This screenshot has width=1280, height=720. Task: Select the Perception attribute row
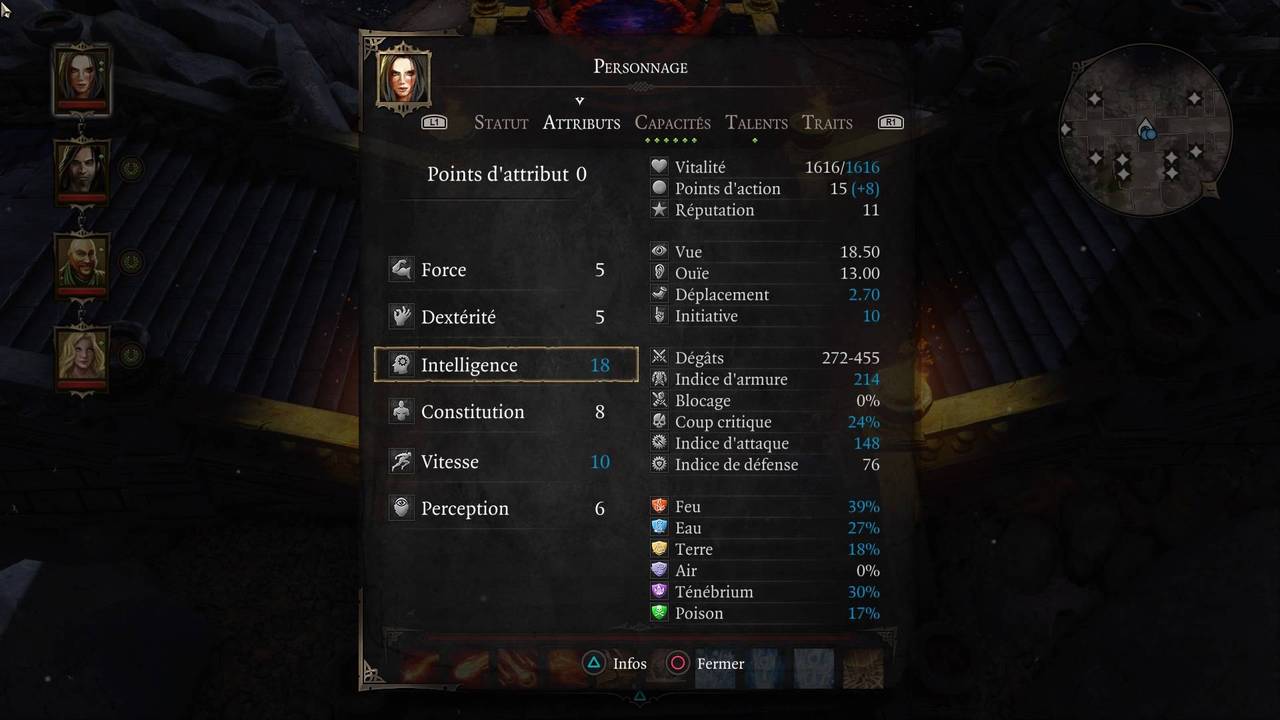tap(505, 508)
